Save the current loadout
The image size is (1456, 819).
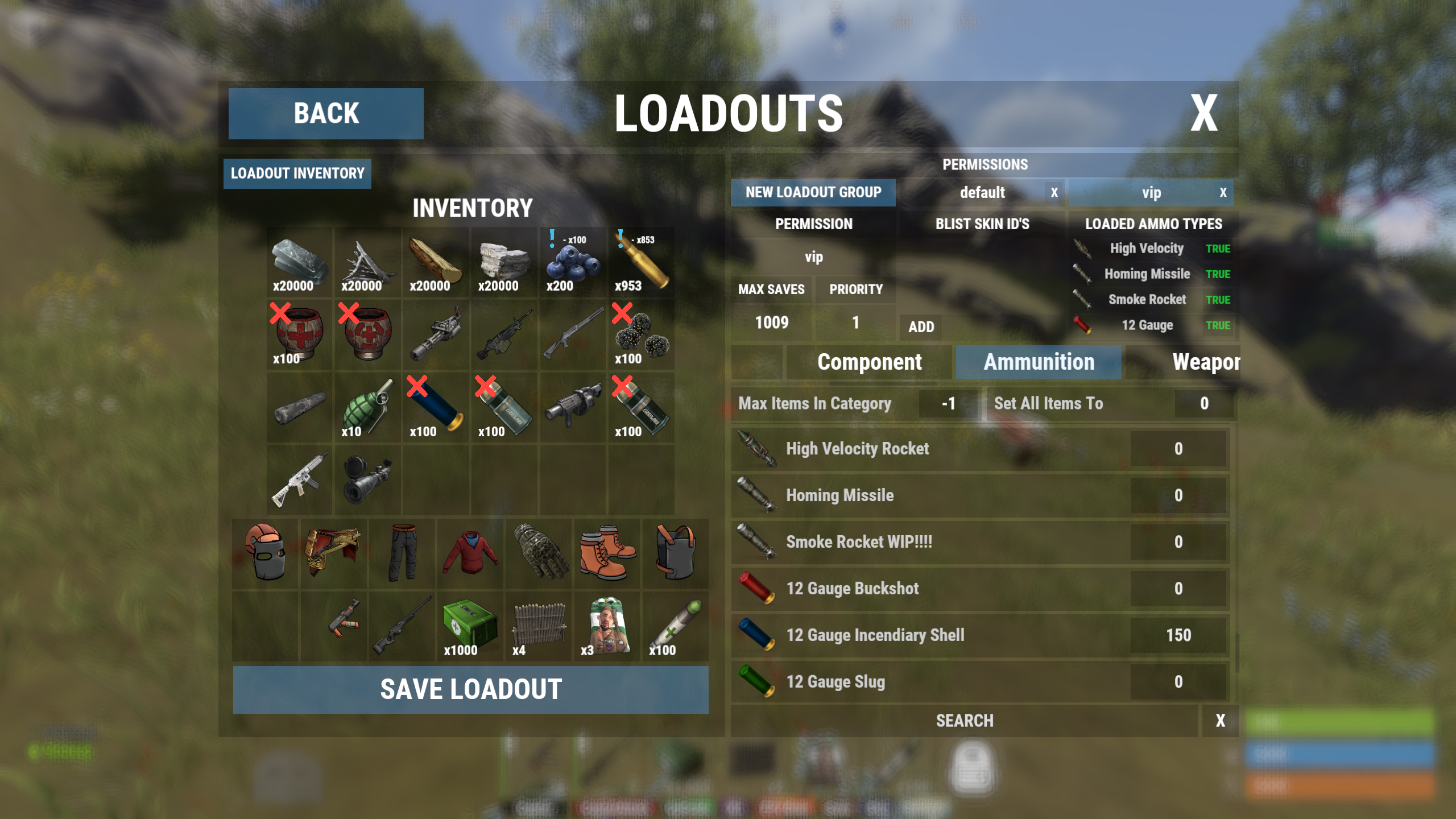pyautogui.click(x=470, y=689)
